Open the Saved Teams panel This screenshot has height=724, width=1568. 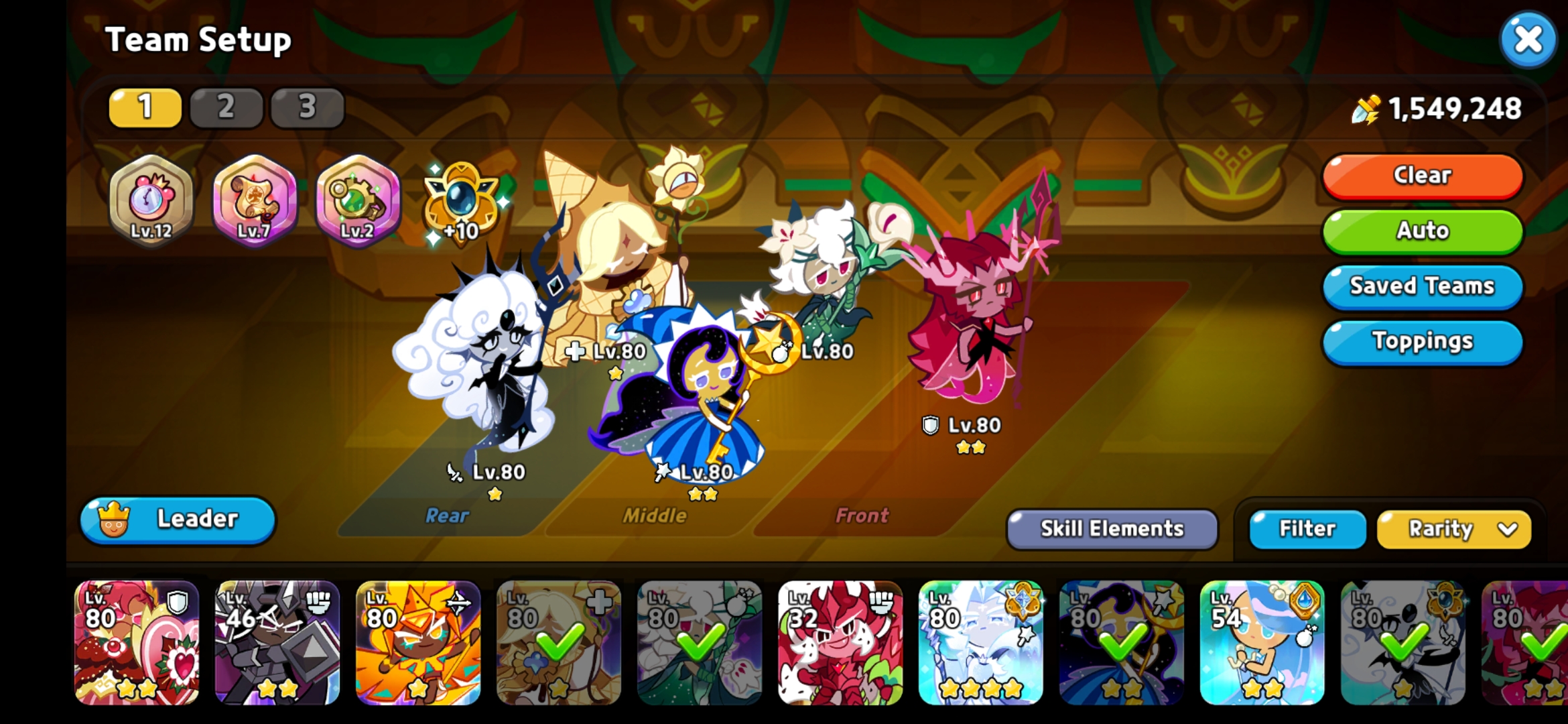1422,286
